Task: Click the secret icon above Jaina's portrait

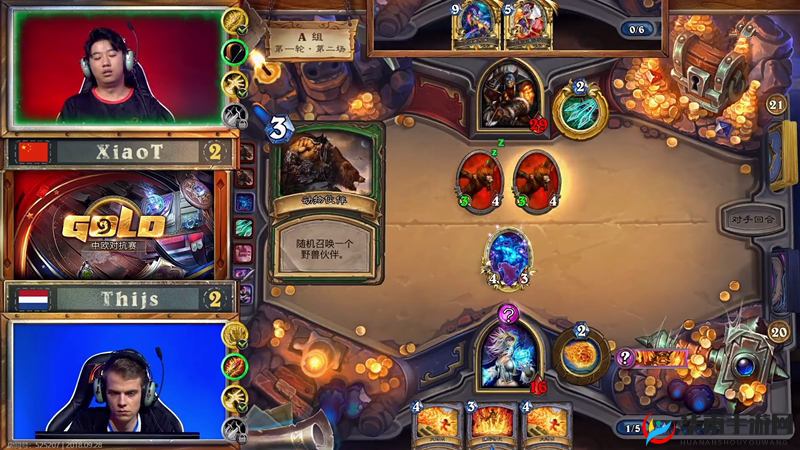Action: [x=508, y=315]
